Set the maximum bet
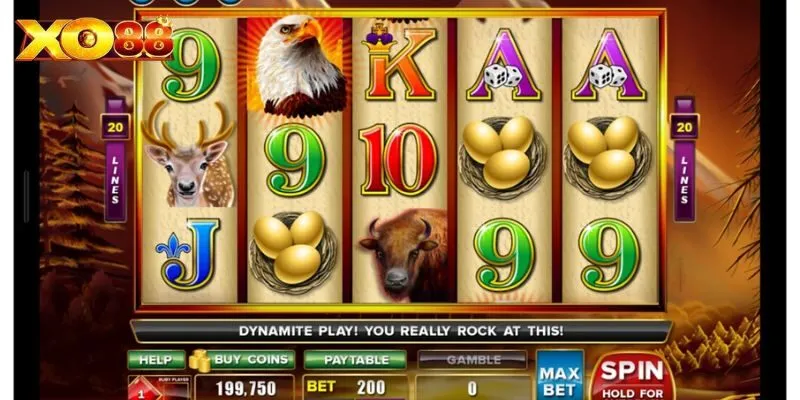Viewport: 800px width, 400px height. 559,375
